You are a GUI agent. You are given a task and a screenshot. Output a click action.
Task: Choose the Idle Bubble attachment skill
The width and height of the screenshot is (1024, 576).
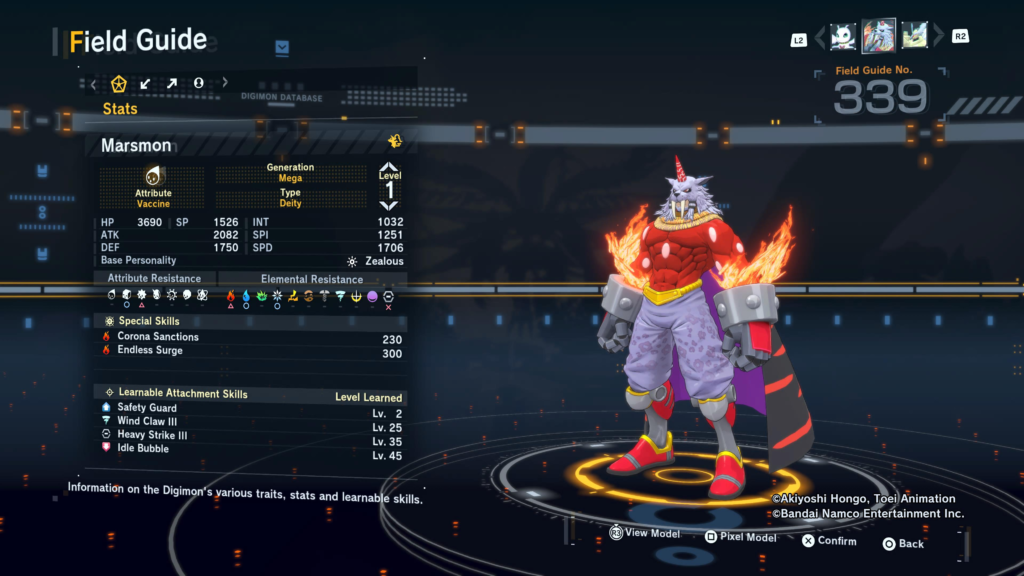click(x=143, y=448)
